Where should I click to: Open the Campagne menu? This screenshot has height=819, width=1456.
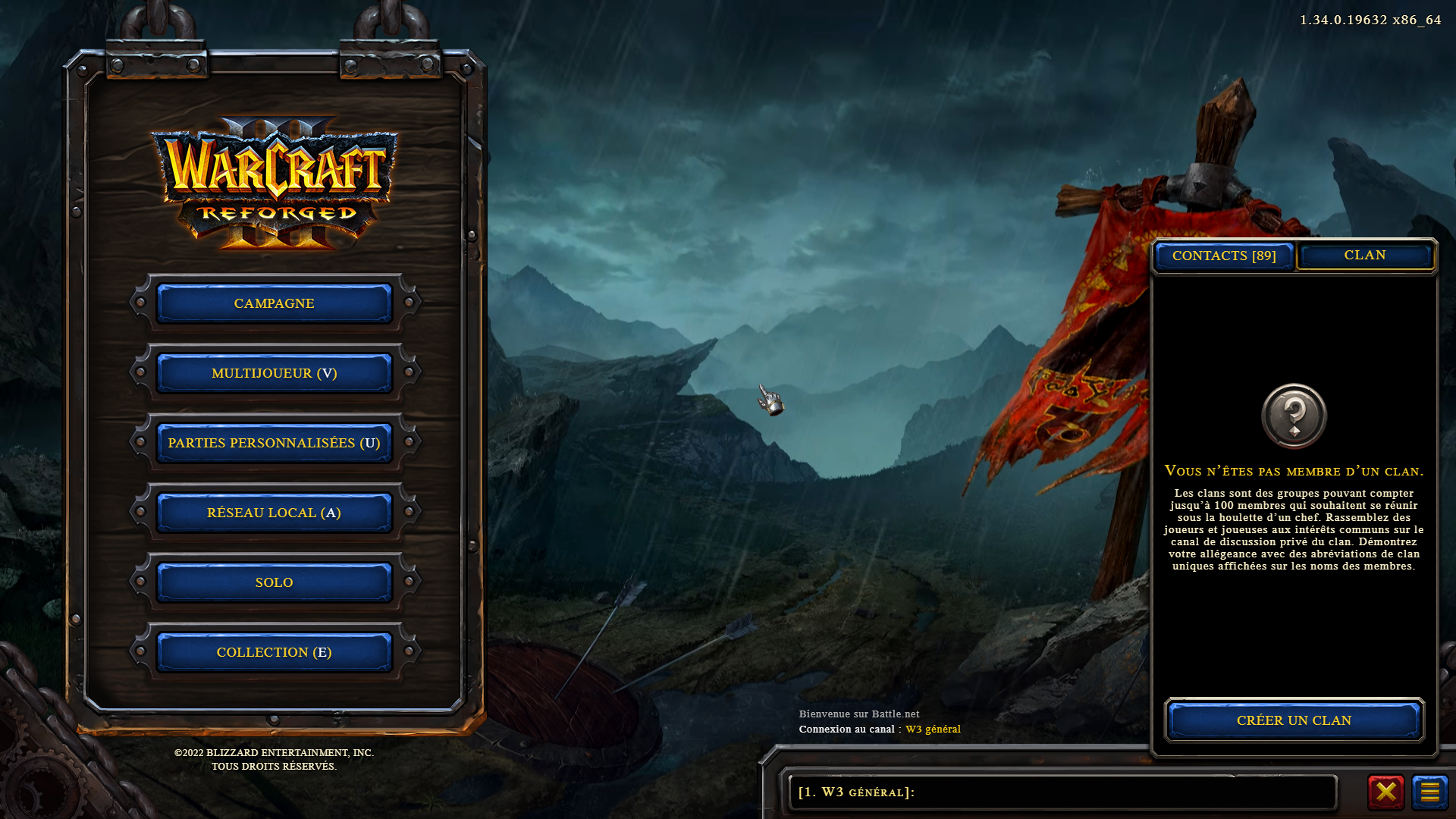click(274, 303)
